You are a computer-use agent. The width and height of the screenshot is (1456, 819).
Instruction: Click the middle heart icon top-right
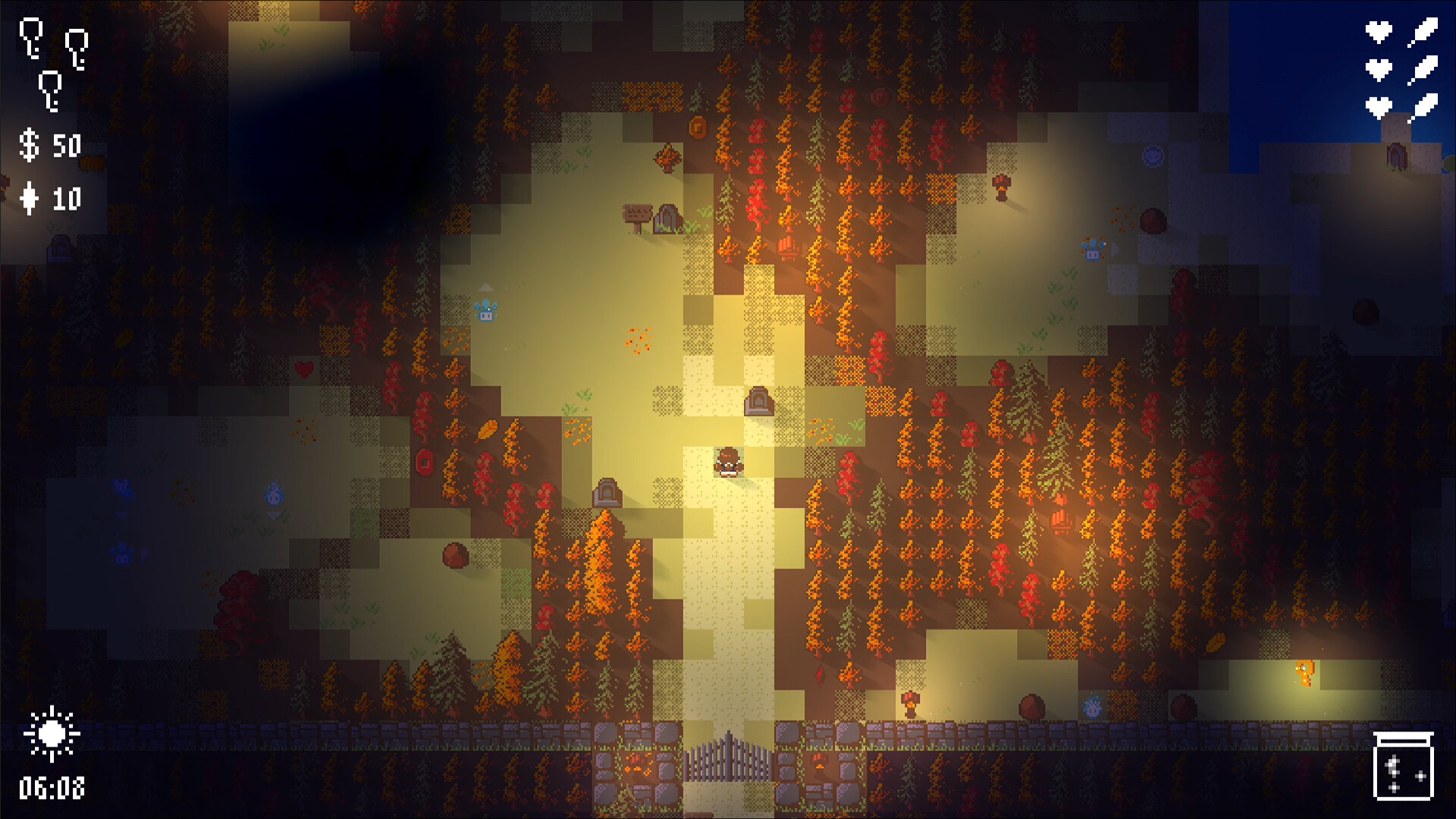(x=1379, y=70)
